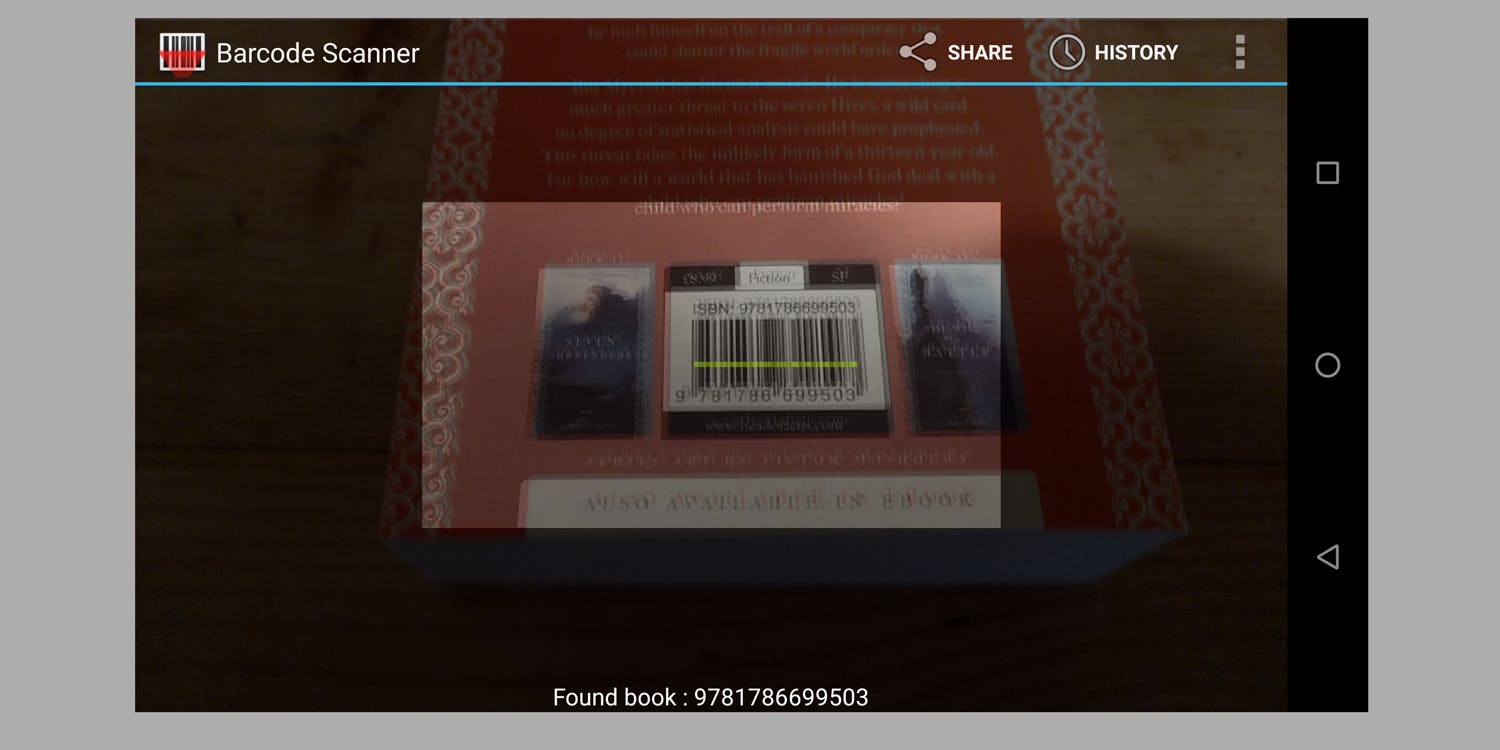1500x750 pixels.
Task: Select the SHARE action in the action bar
Action: pyautogui.click(x=979, y=53)
